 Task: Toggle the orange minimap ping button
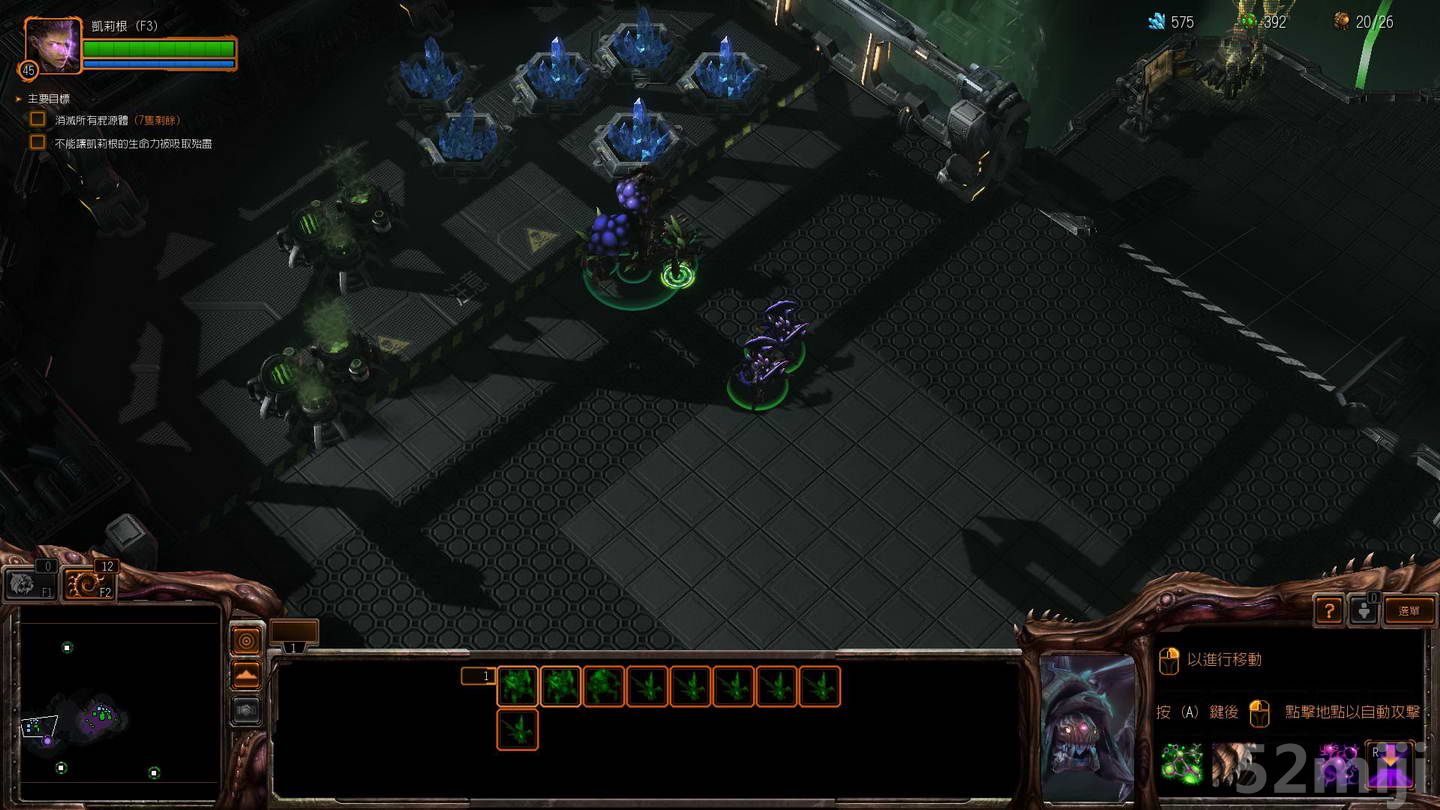246,640
